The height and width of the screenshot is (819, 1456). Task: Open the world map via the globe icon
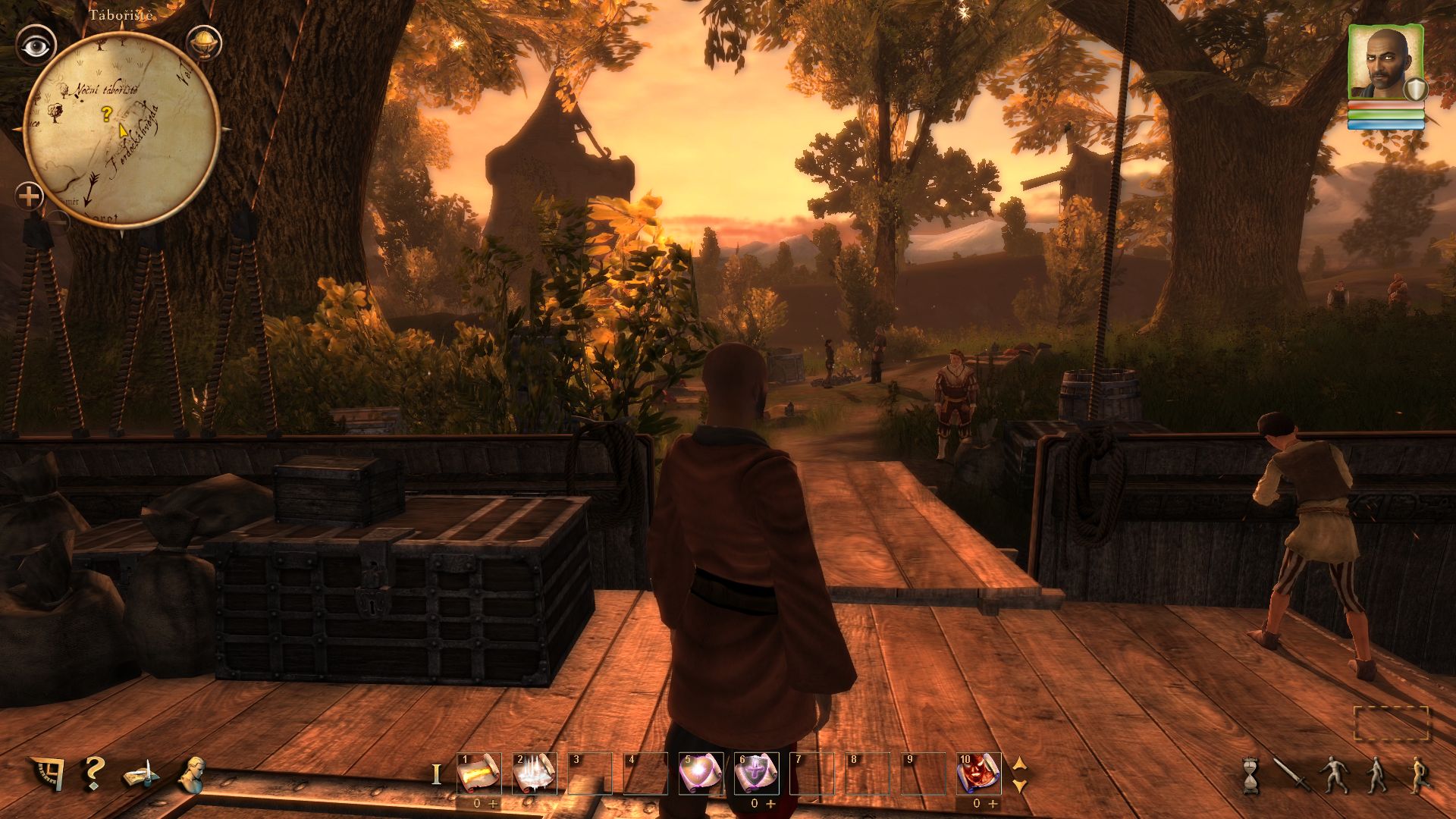click(x=203, y=42)
